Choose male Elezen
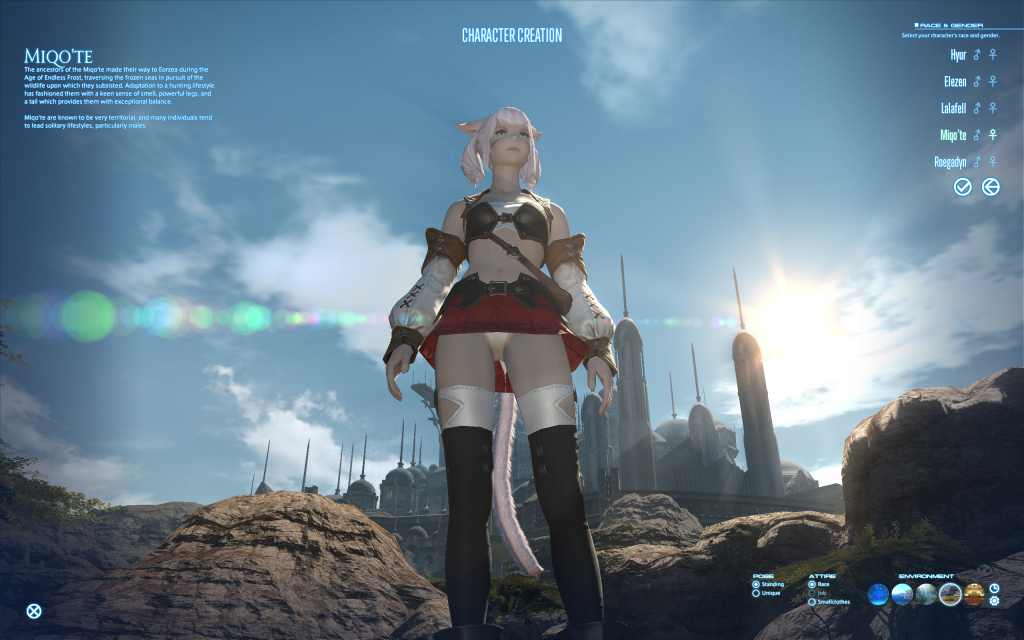1024x640 pixels. tap(977, 82)
